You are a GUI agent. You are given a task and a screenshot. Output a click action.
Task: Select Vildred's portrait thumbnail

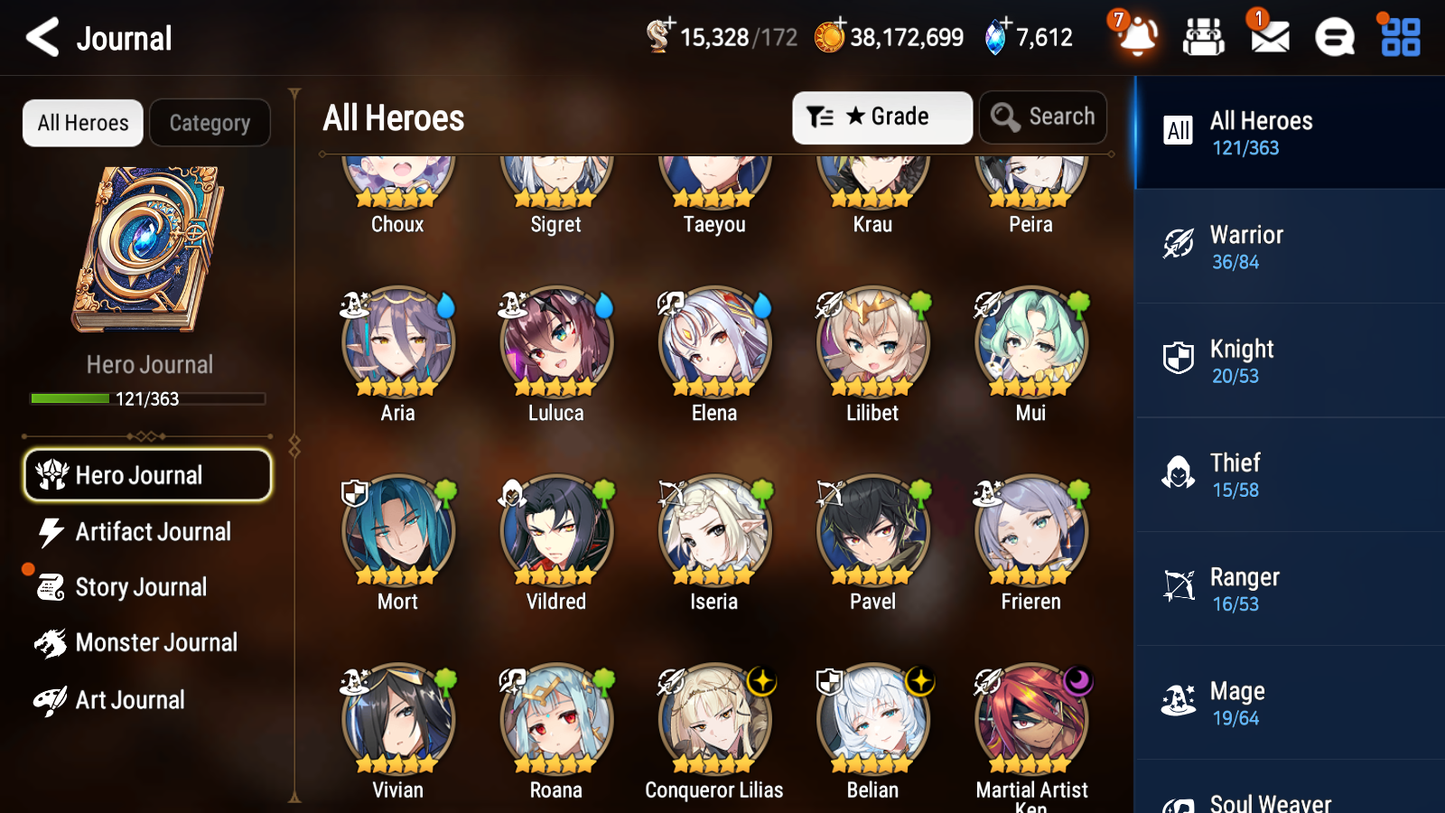[556, 530]
